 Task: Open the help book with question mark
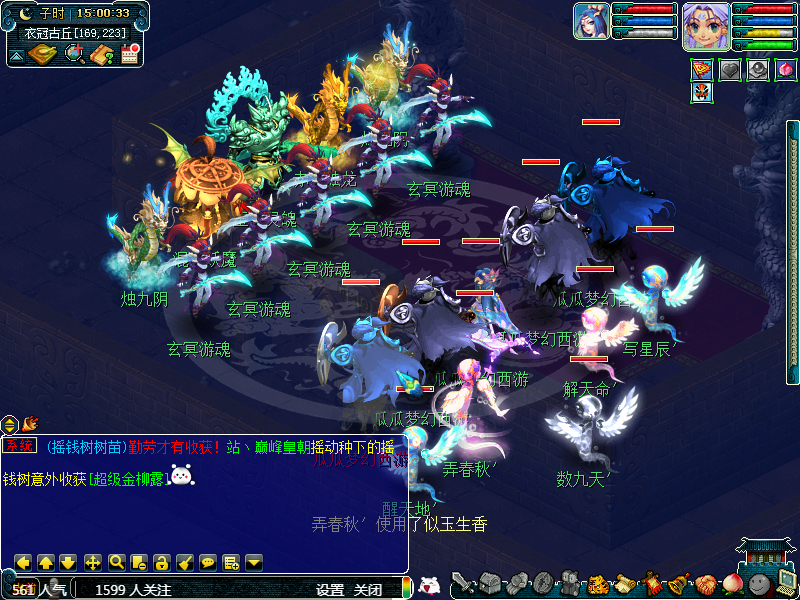point(102,54)
